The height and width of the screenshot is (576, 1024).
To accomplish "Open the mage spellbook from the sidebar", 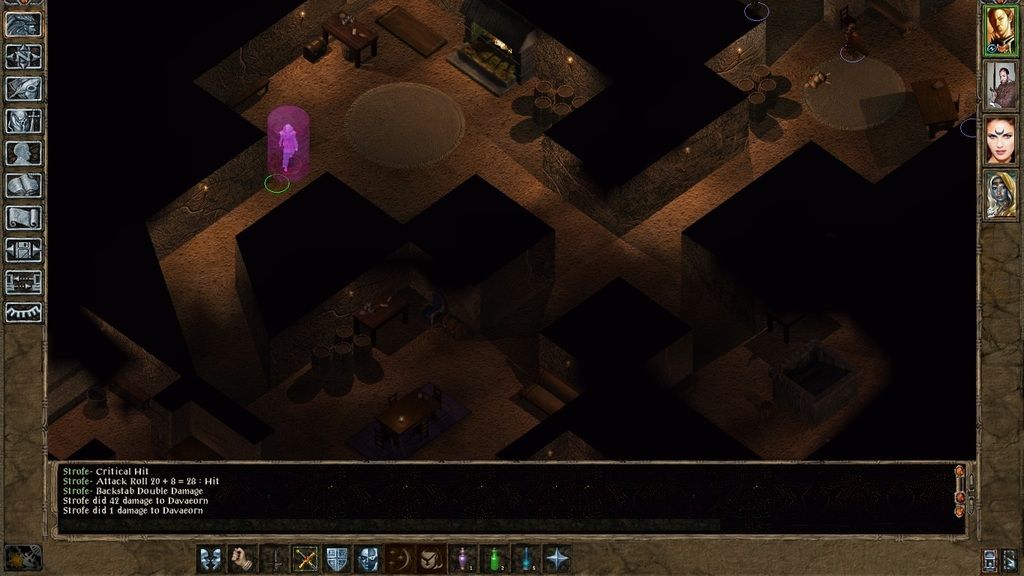I will pos(23,185).
